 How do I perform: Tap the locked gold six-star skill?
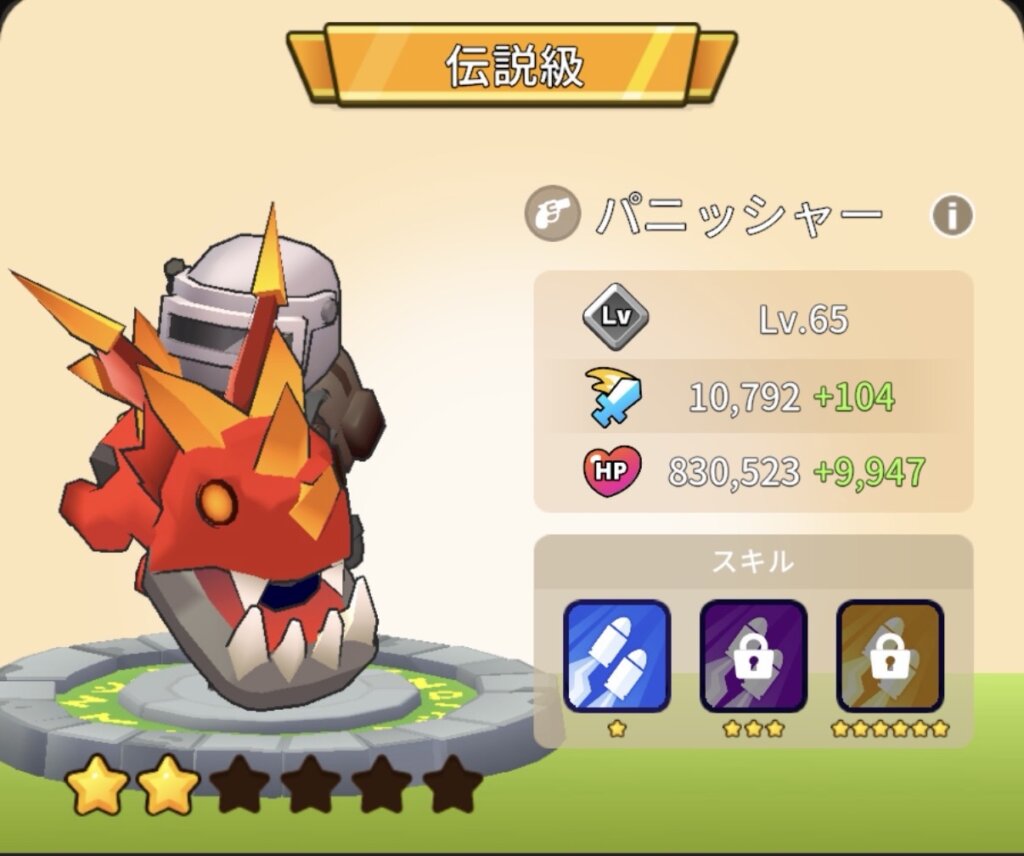(889, 655)
